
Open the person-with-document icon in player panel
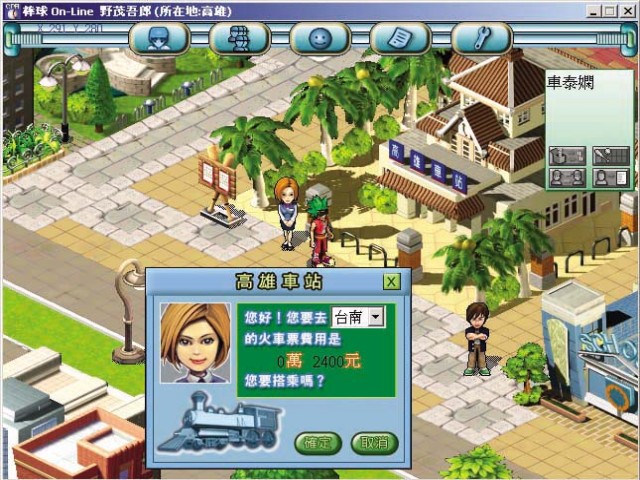point(610,177)
